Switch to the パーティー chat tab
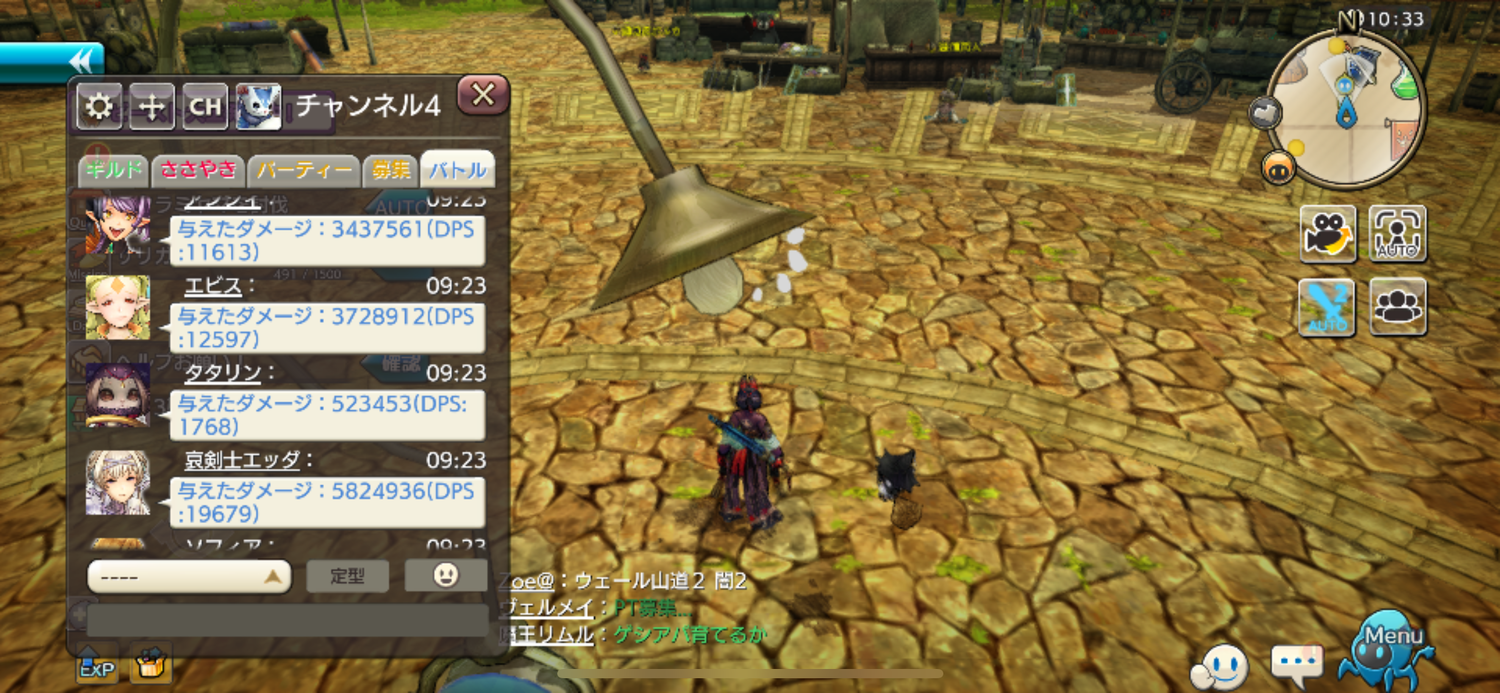Viewport: 1500px width, 693px height. coord(302,170)
